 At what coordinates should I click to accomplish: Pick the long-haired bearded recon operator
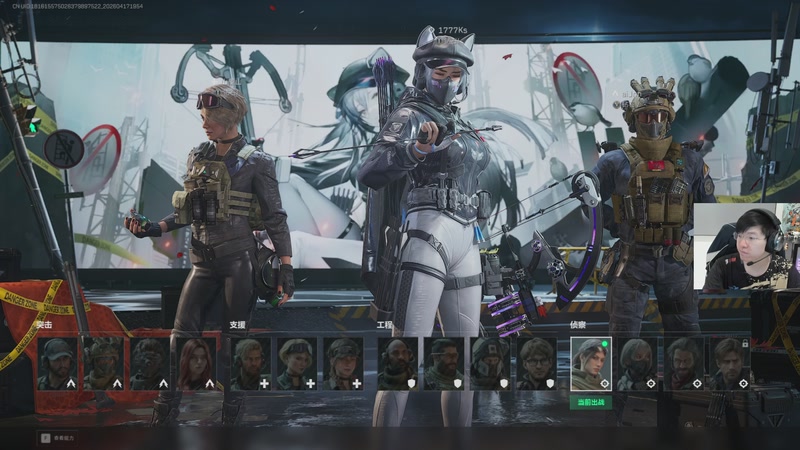coord(683,363)
